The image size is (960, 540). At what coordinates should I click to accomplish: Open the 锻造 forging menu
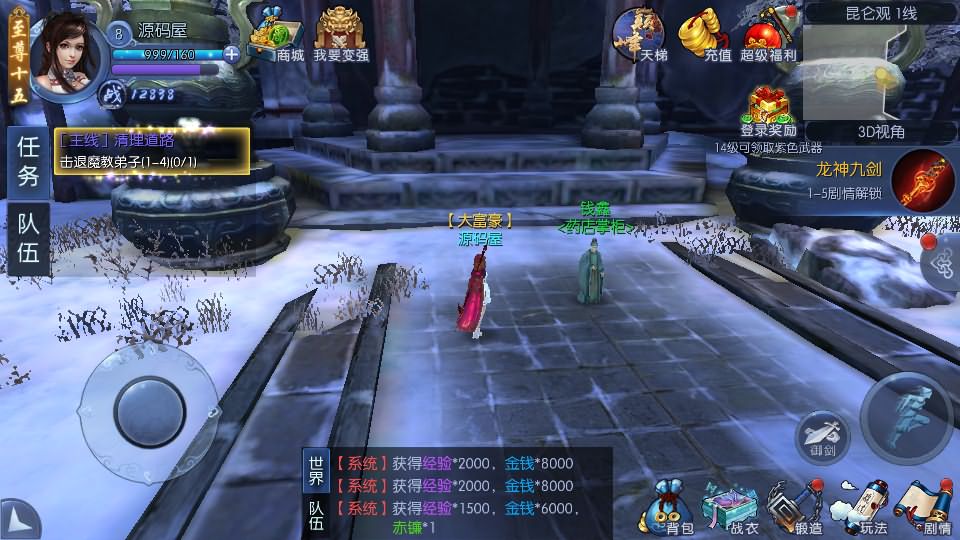794,504
